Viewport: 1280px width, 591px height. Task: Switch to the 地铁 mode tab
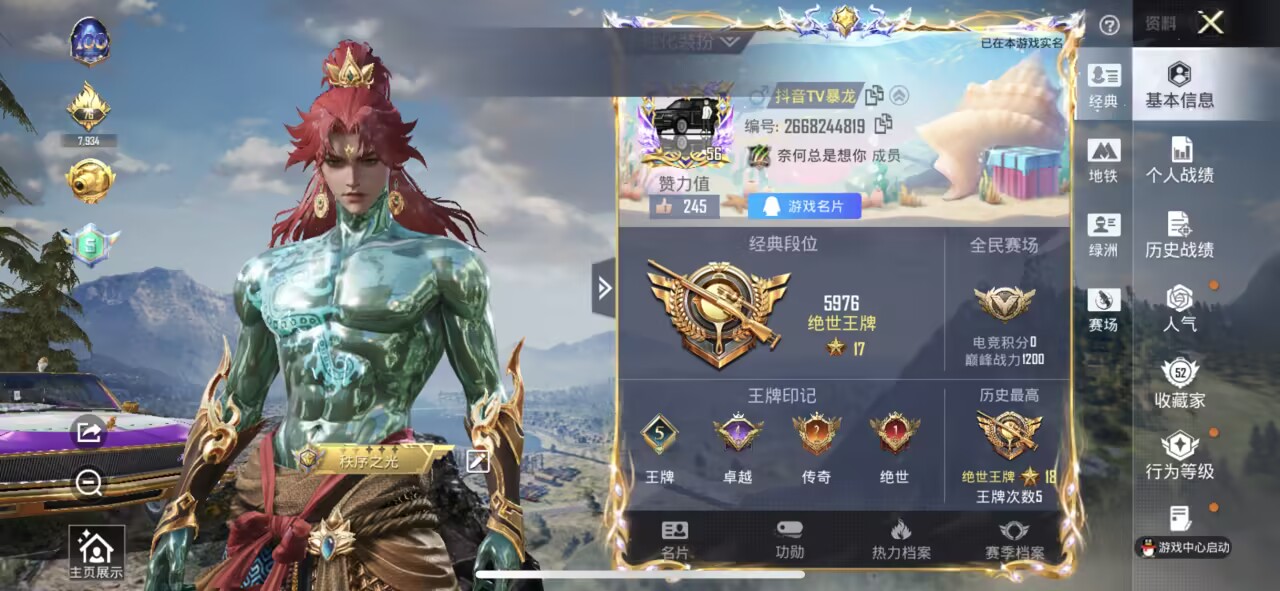point(1104,161)
